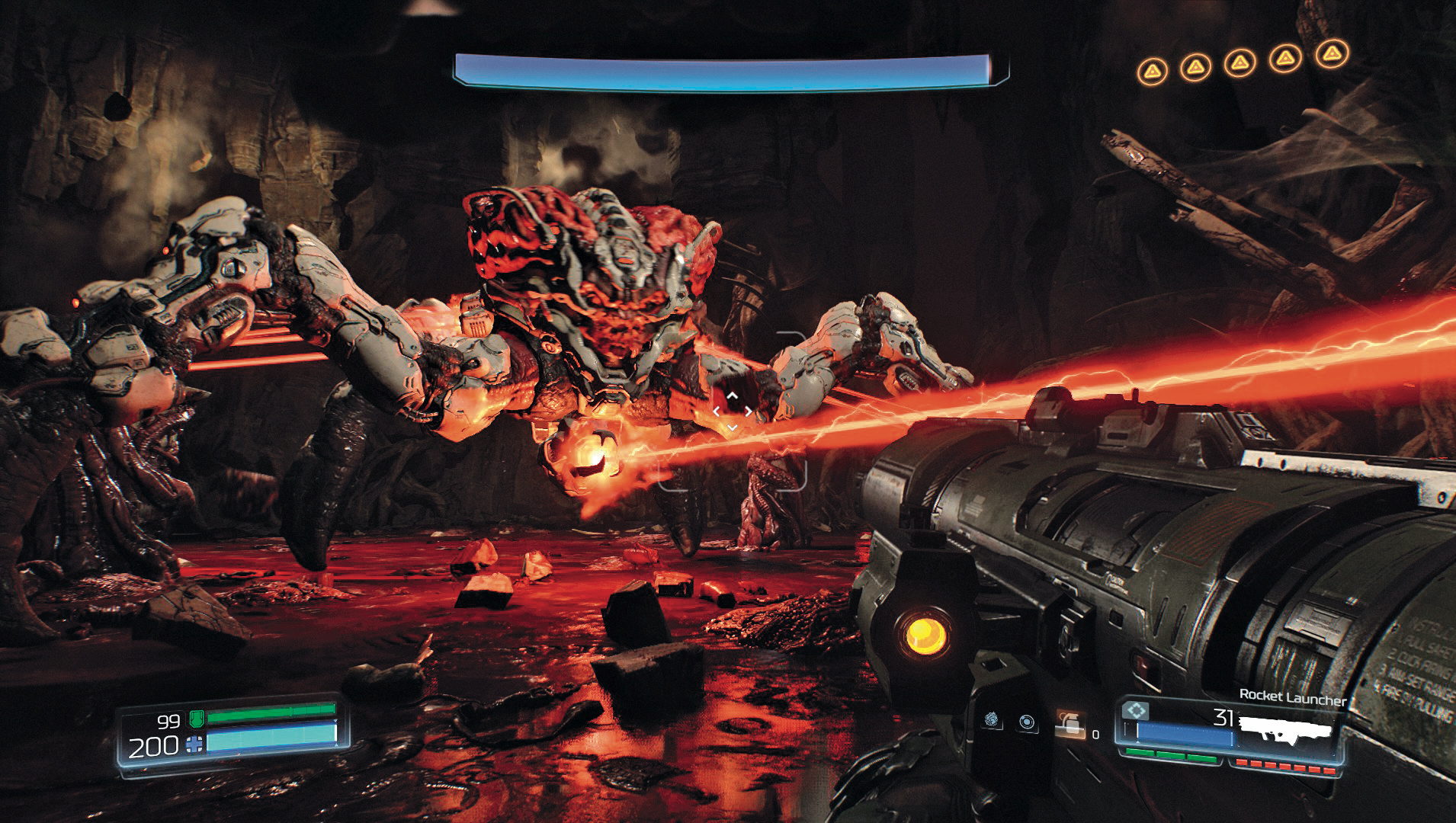This screenshot has width=1456, height=823.
Task: Click the green armor icon
Action: tap(195, 718)
